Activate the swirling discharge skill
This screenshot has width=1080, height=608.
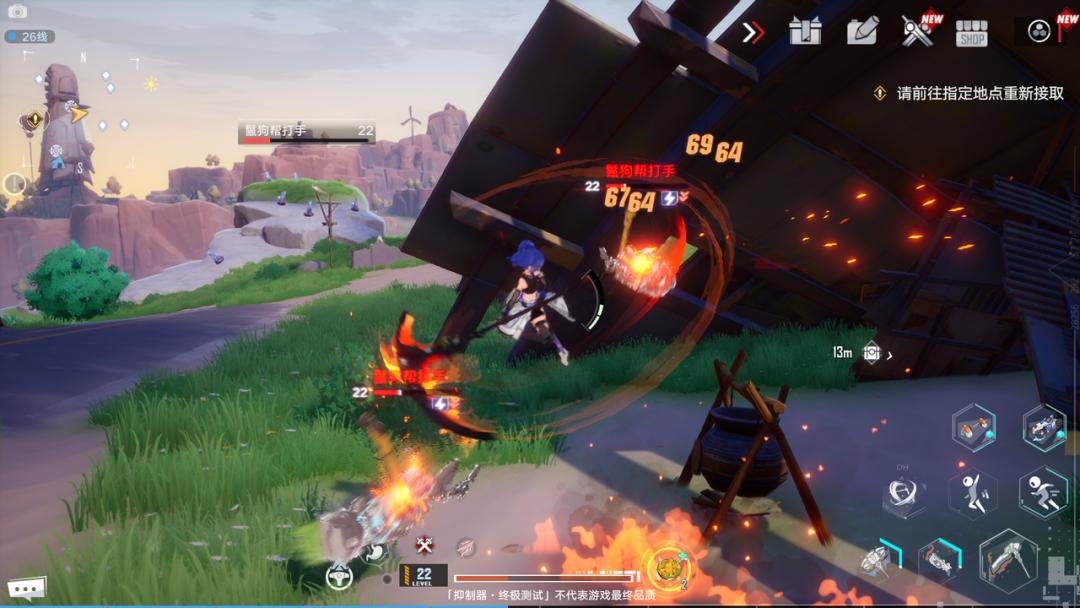(x=903, y=495)
